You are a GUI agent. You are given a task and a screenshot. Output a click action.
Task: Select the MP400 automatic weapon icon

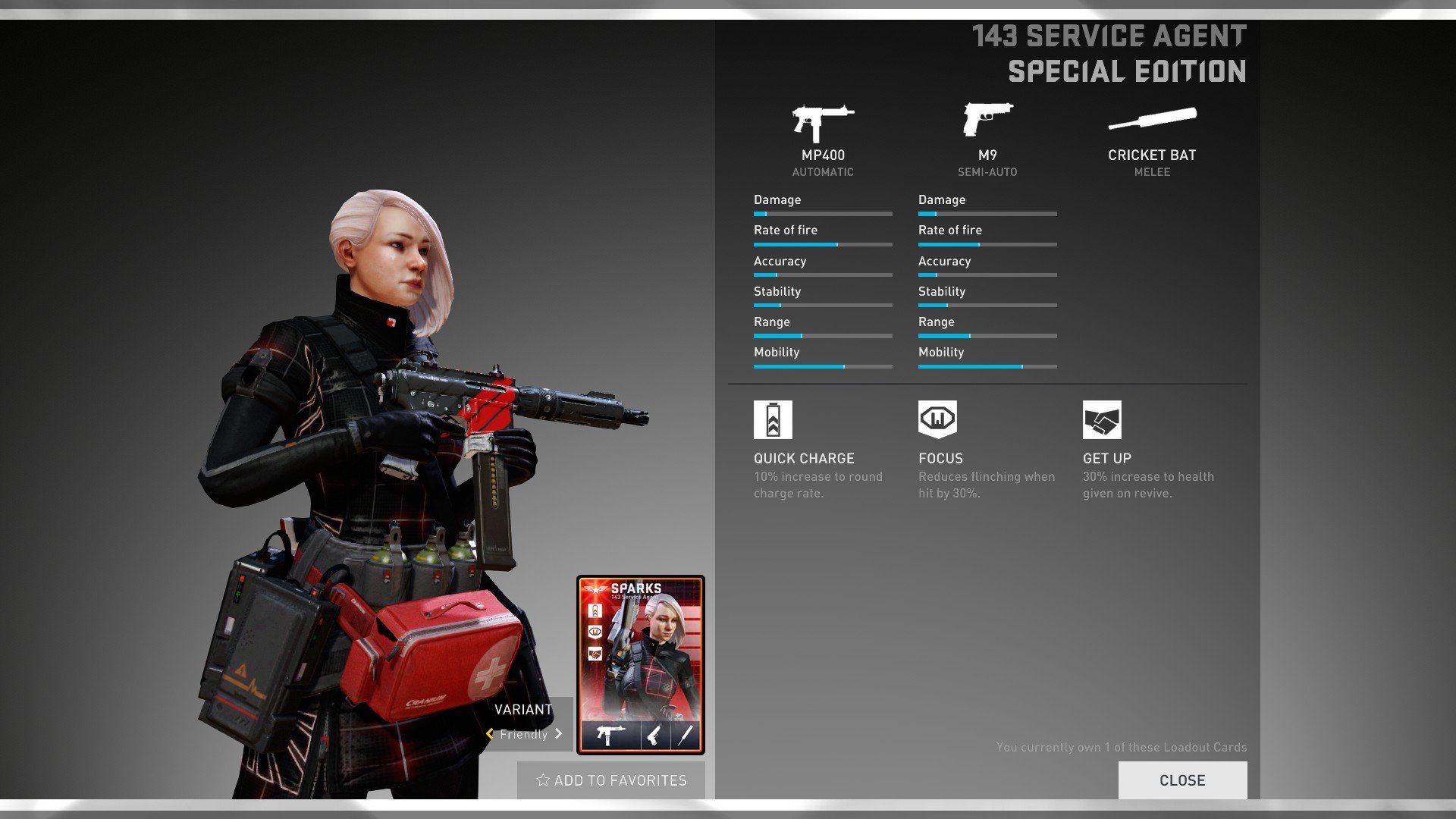click(x=823, y=123)
